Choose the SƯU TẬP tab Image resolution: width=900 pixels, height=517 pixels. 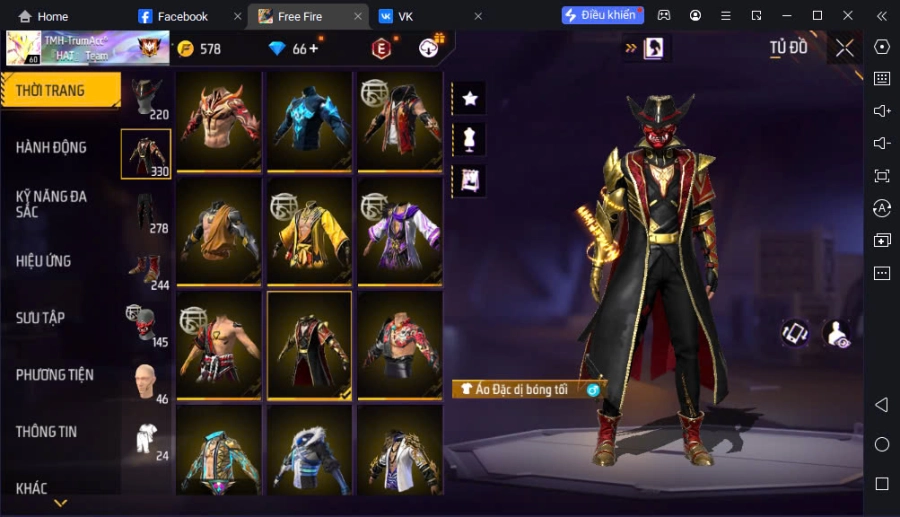41,318
